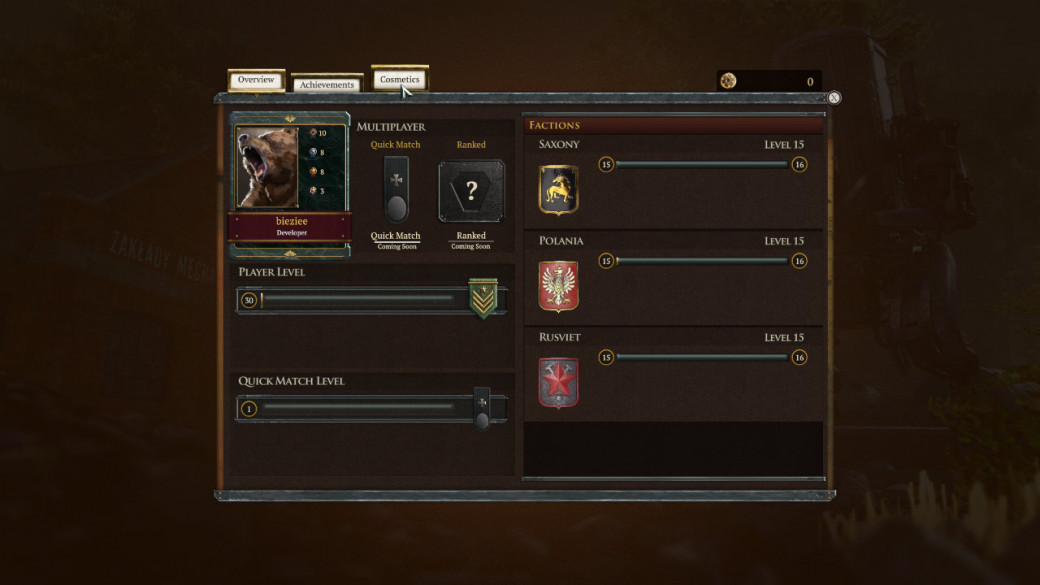1040x585 pixels.
Task: Click the coin currency icon
Action: click(728, 81)
